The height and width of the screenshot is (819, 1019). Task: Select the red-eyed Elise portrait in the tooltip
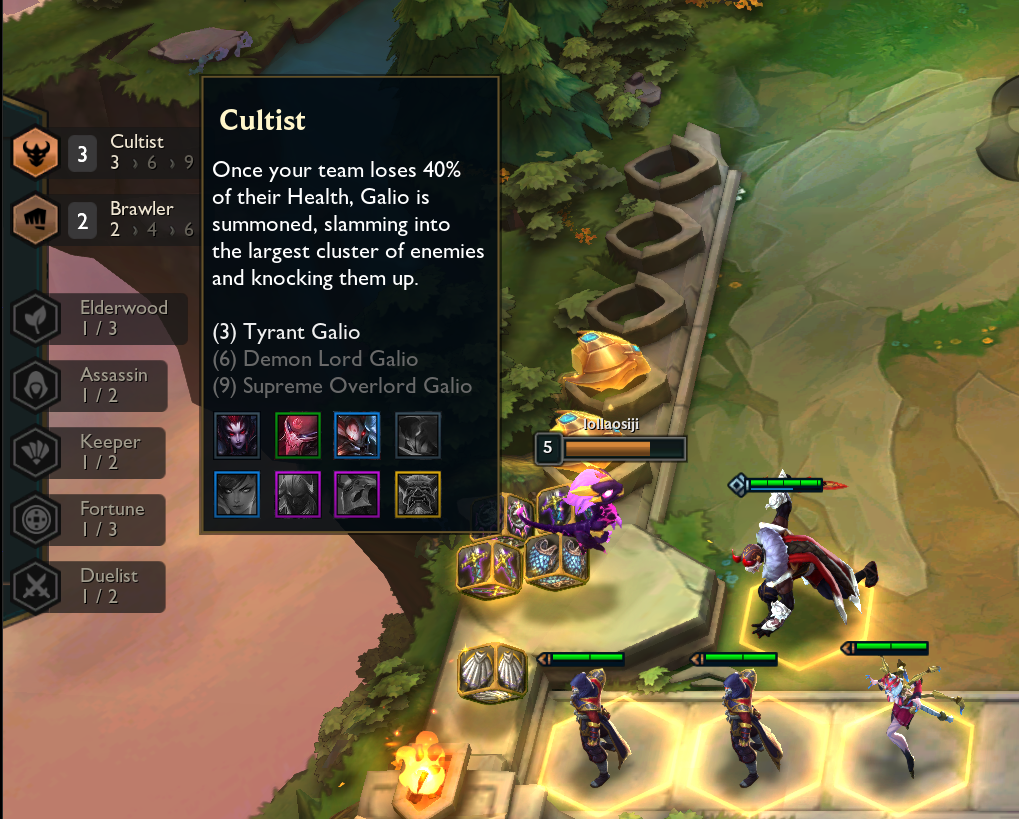click(237, 435)
